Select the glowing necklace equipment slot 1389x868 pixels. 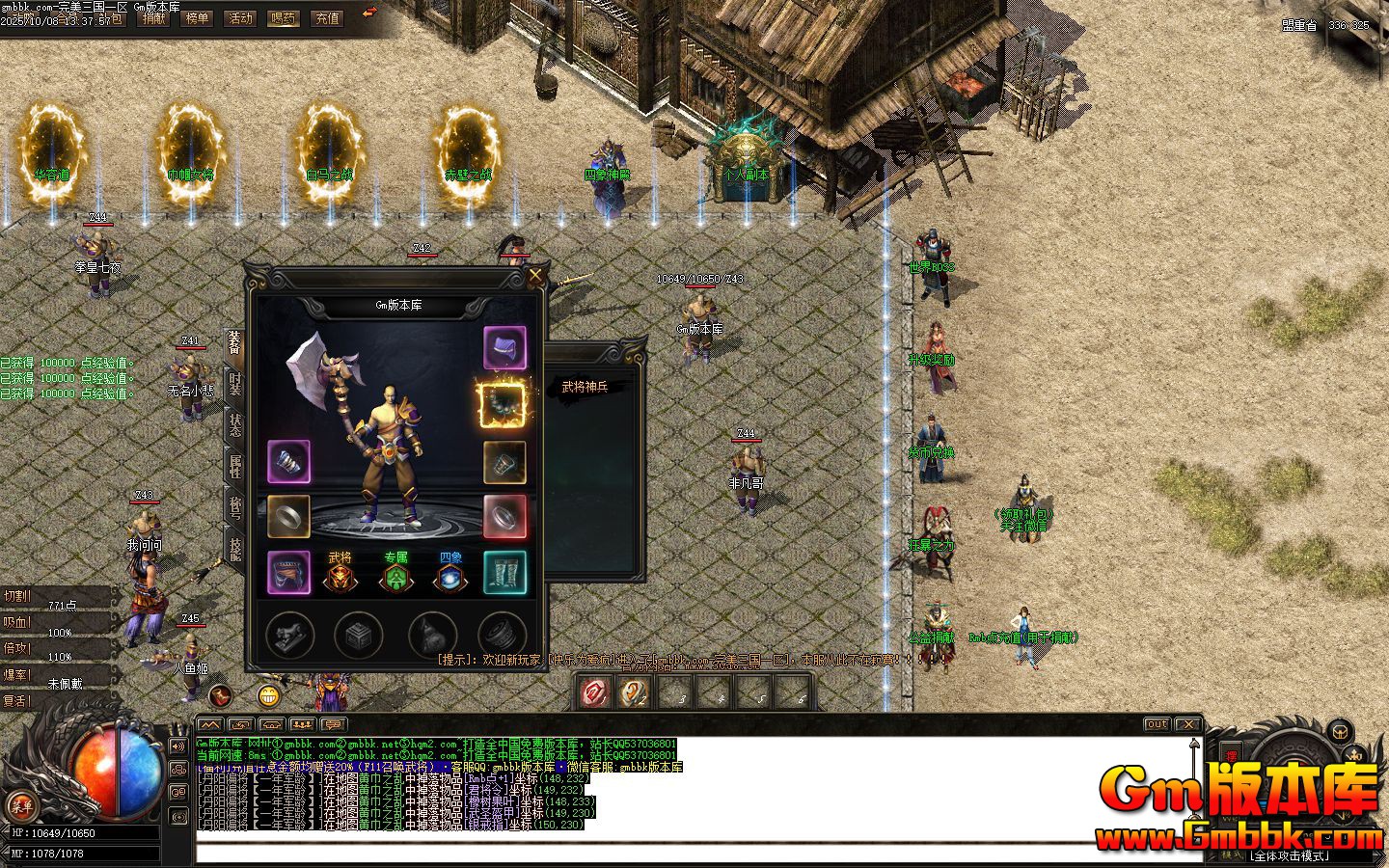[503, 404]
